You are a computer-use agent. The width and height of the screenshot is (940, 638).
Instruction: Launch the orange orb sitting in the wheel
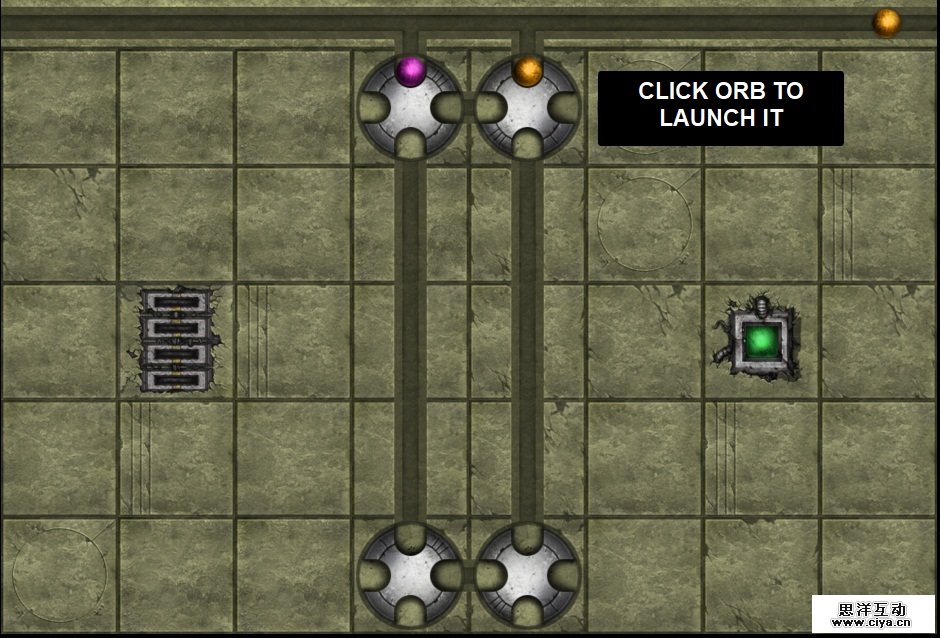tap(528, 71)
